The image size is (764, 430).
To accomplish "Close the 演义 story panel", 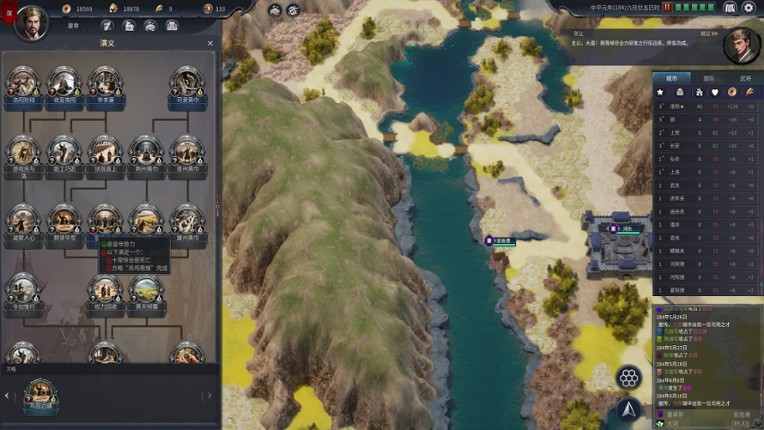I will (210, 44).
